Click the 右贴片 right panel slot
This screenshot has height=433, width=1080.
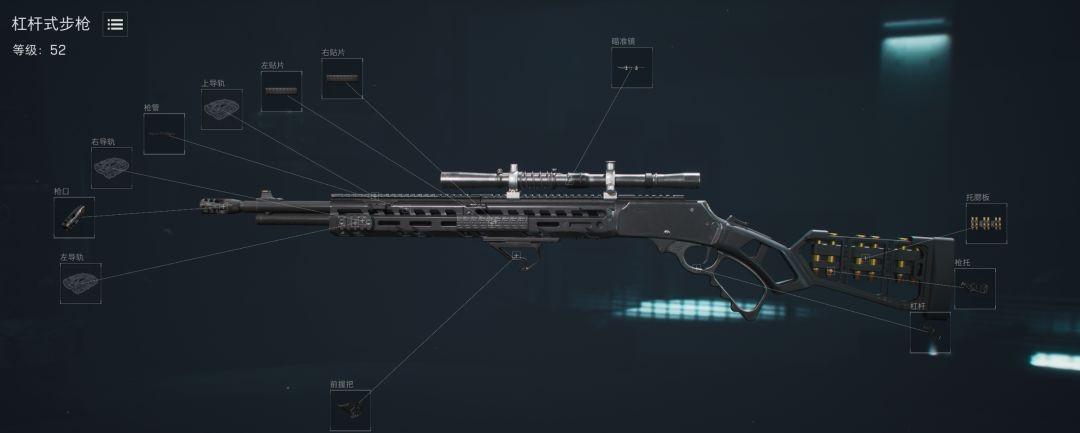click(342, 79)
